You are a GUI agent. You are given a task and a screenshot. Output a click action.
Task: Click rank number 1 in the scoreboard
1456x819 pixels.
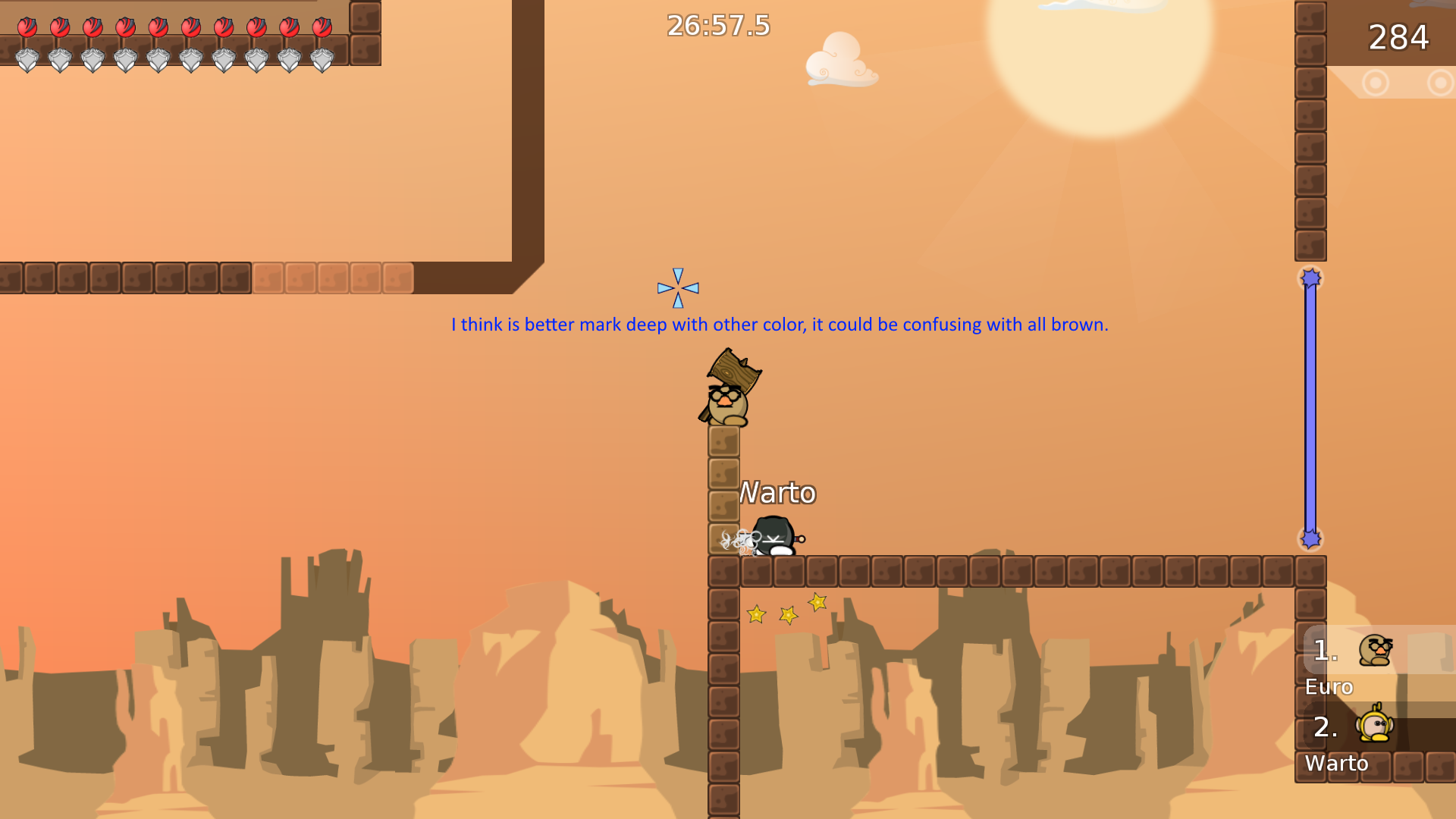pyautogui.click(x=1325, y=650)
